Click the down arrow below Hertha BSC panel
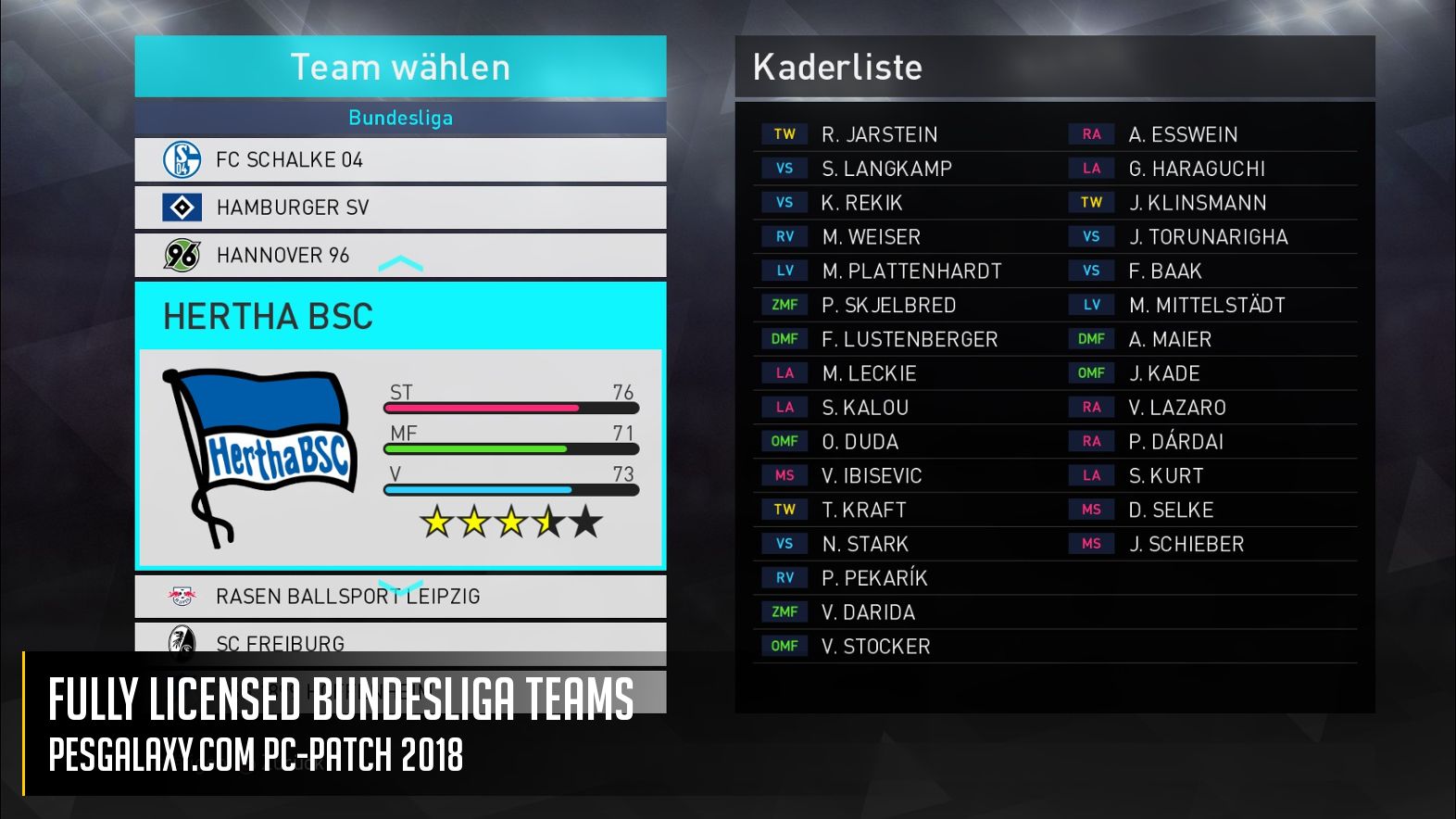The image size is (1456, 819). [400, 587]
